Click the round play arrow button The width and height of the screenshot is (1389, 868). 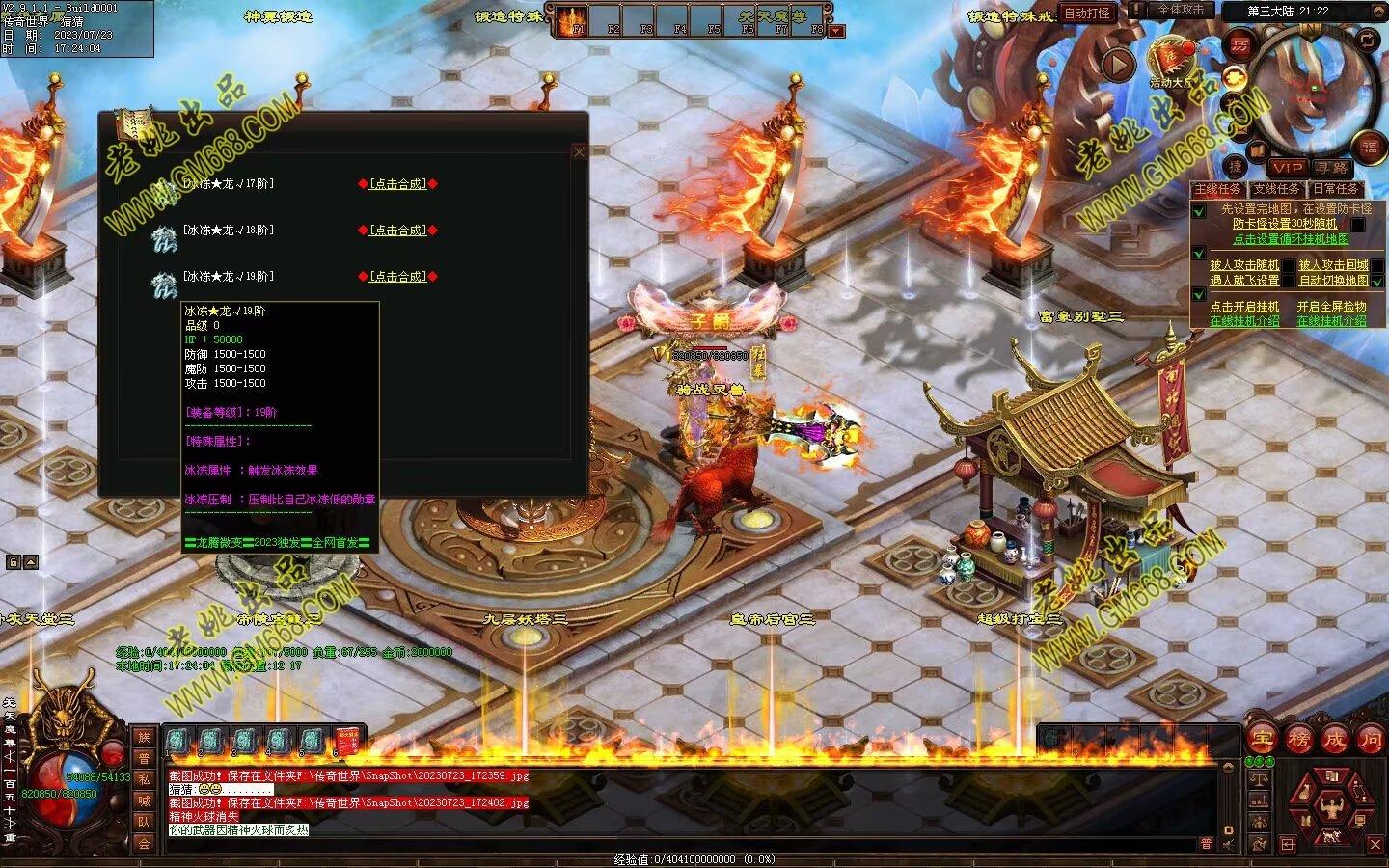tap(1118, 66)
